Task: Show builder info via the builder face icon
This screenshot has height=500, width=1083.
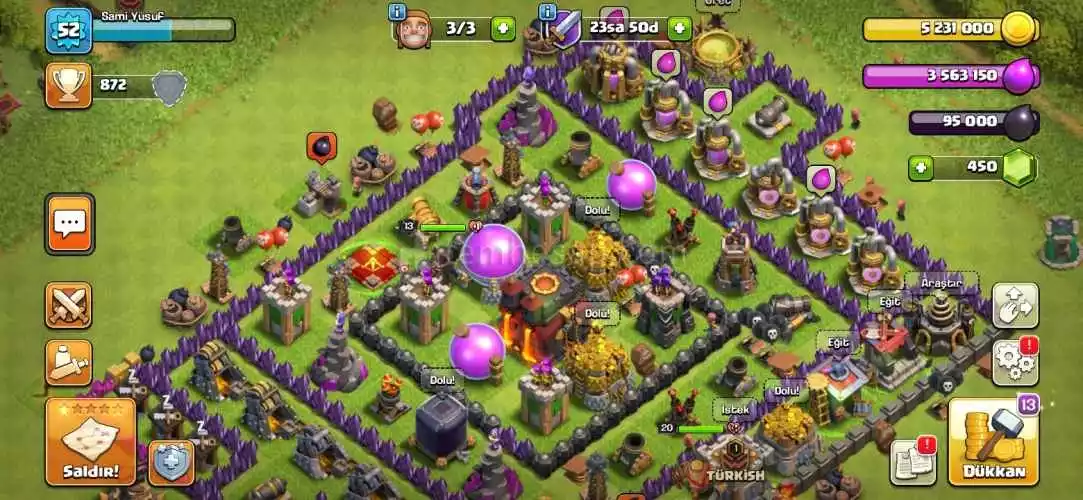Action: point(409,29)
